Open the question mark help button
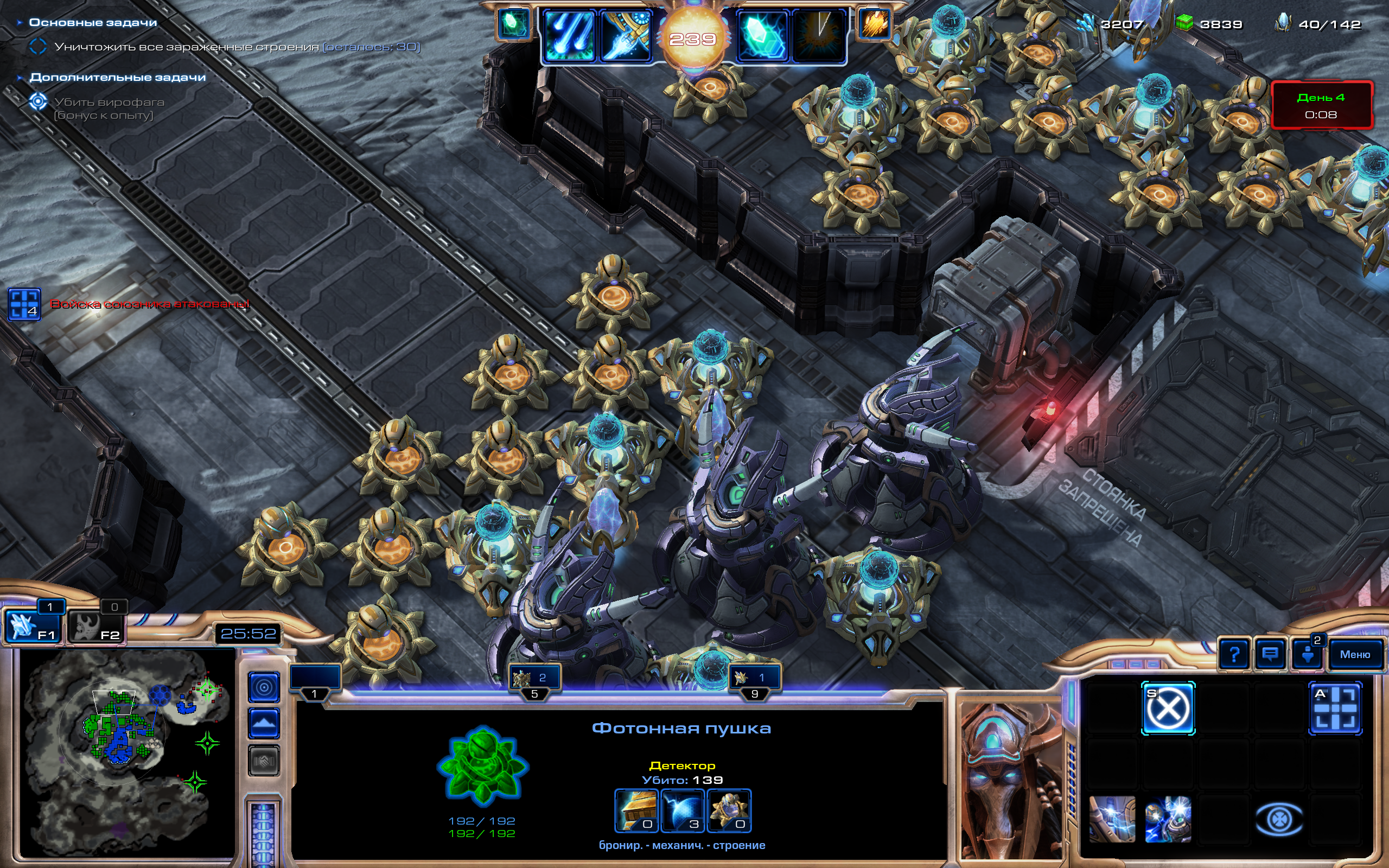The height and width of the screenshot is (868, 1389). click(x=1234, y=654)
